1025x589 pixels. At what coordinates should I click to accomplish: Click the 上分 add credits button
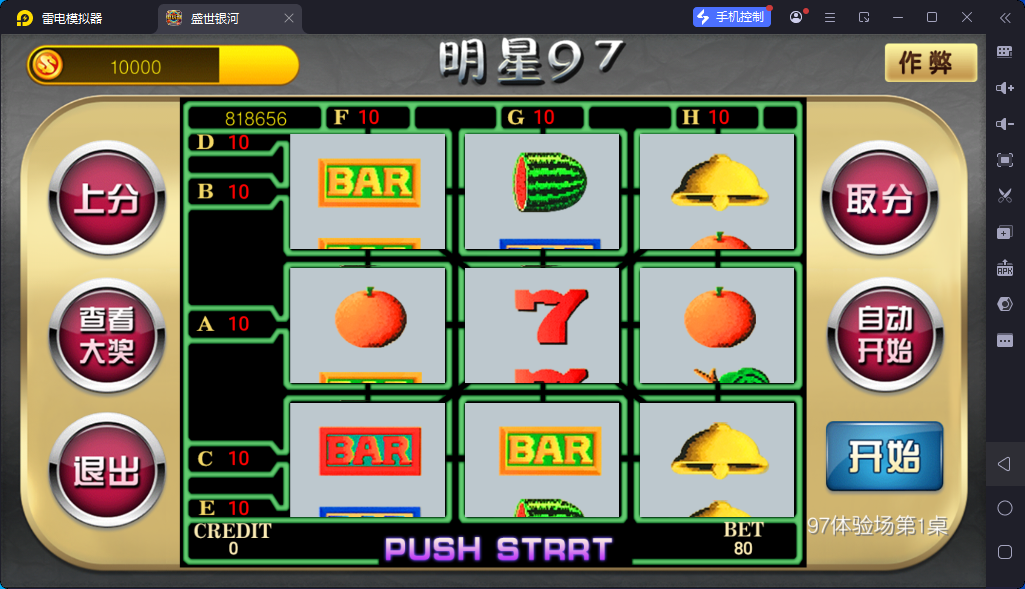click(x=107, y=200)
